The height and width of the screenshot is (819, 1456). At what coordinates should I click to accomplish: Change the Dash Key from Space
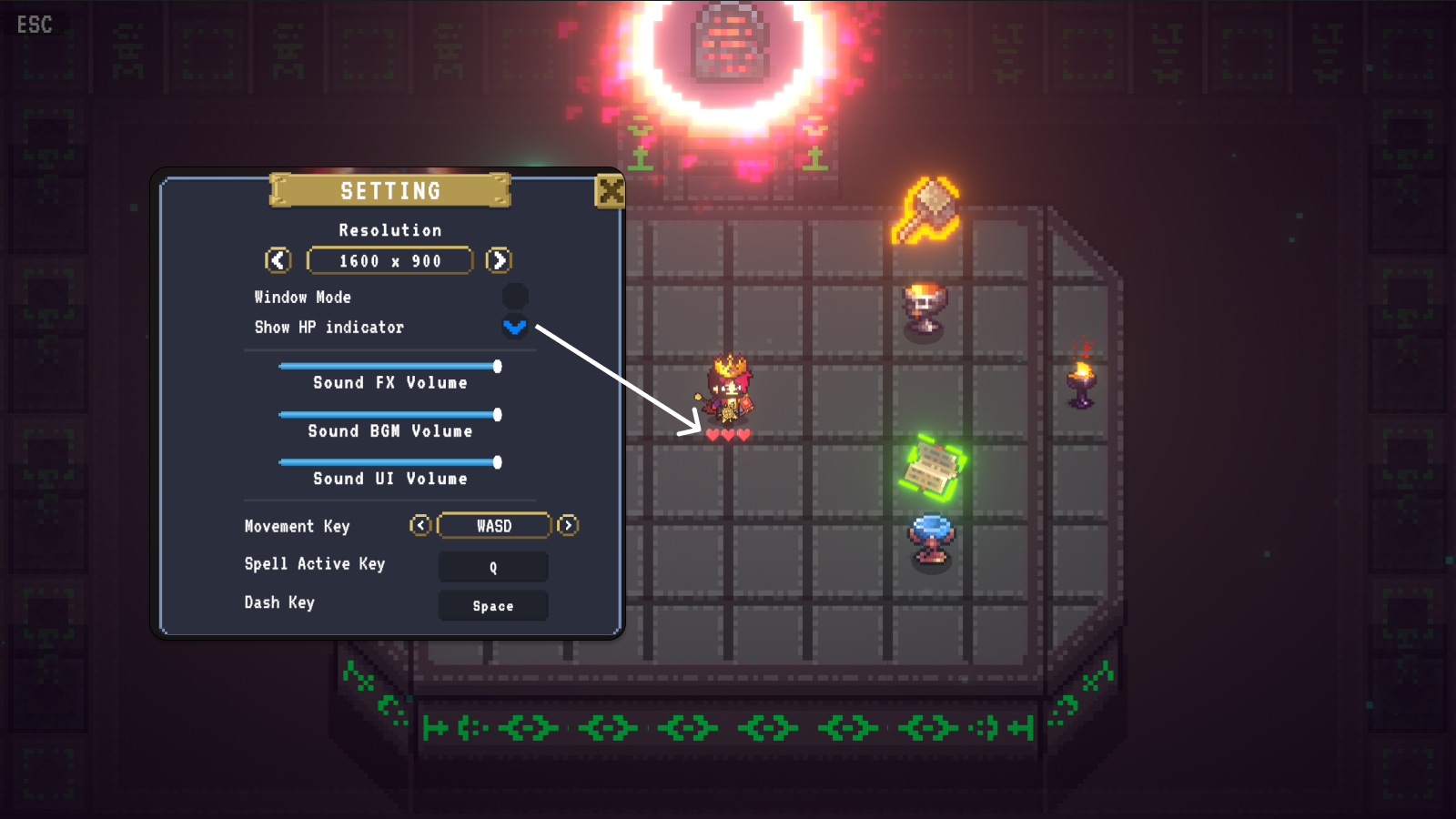click(x=493, y=605)
